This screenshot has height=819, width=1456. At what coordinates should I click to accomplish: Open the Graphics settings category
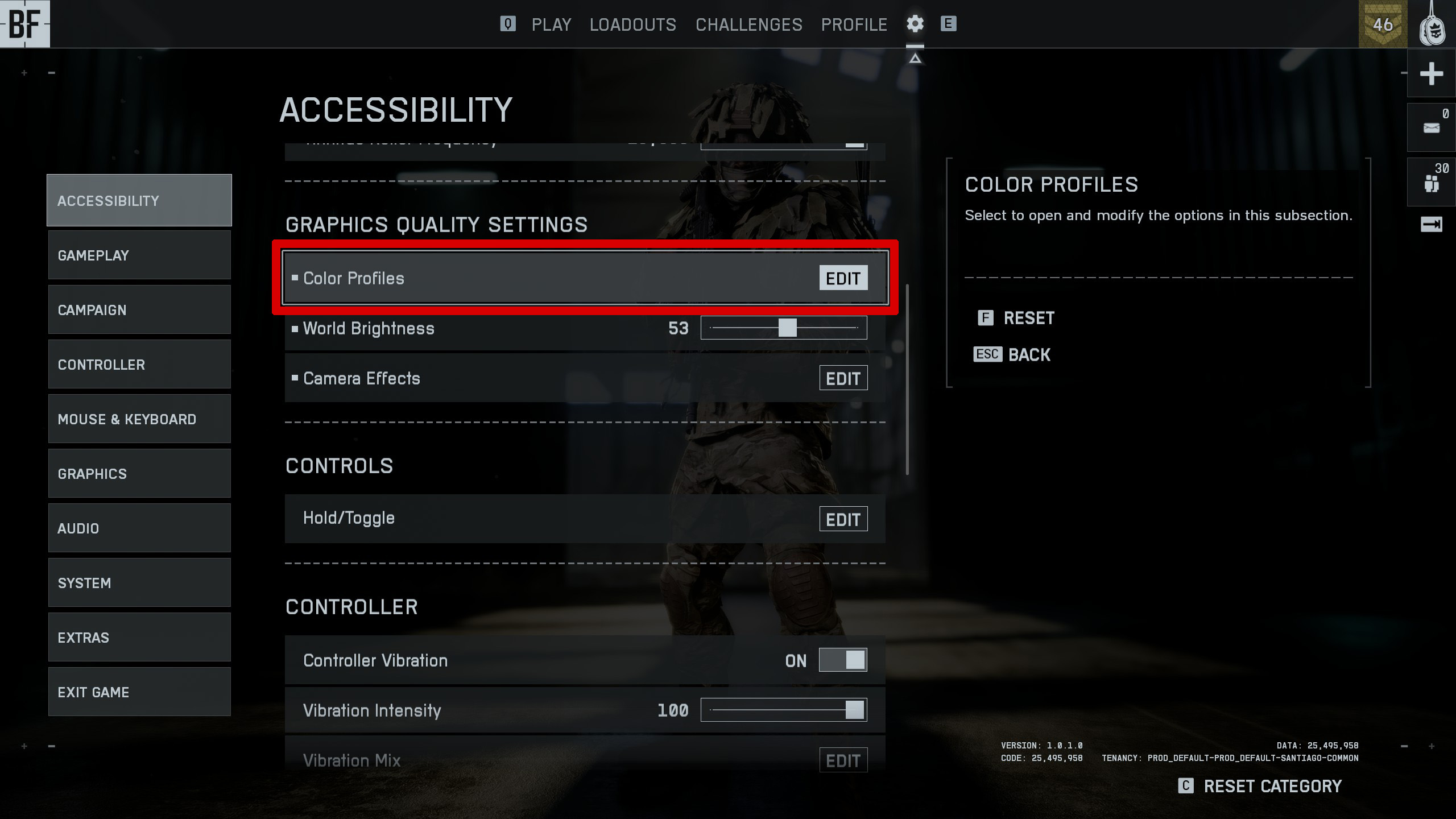139,474
